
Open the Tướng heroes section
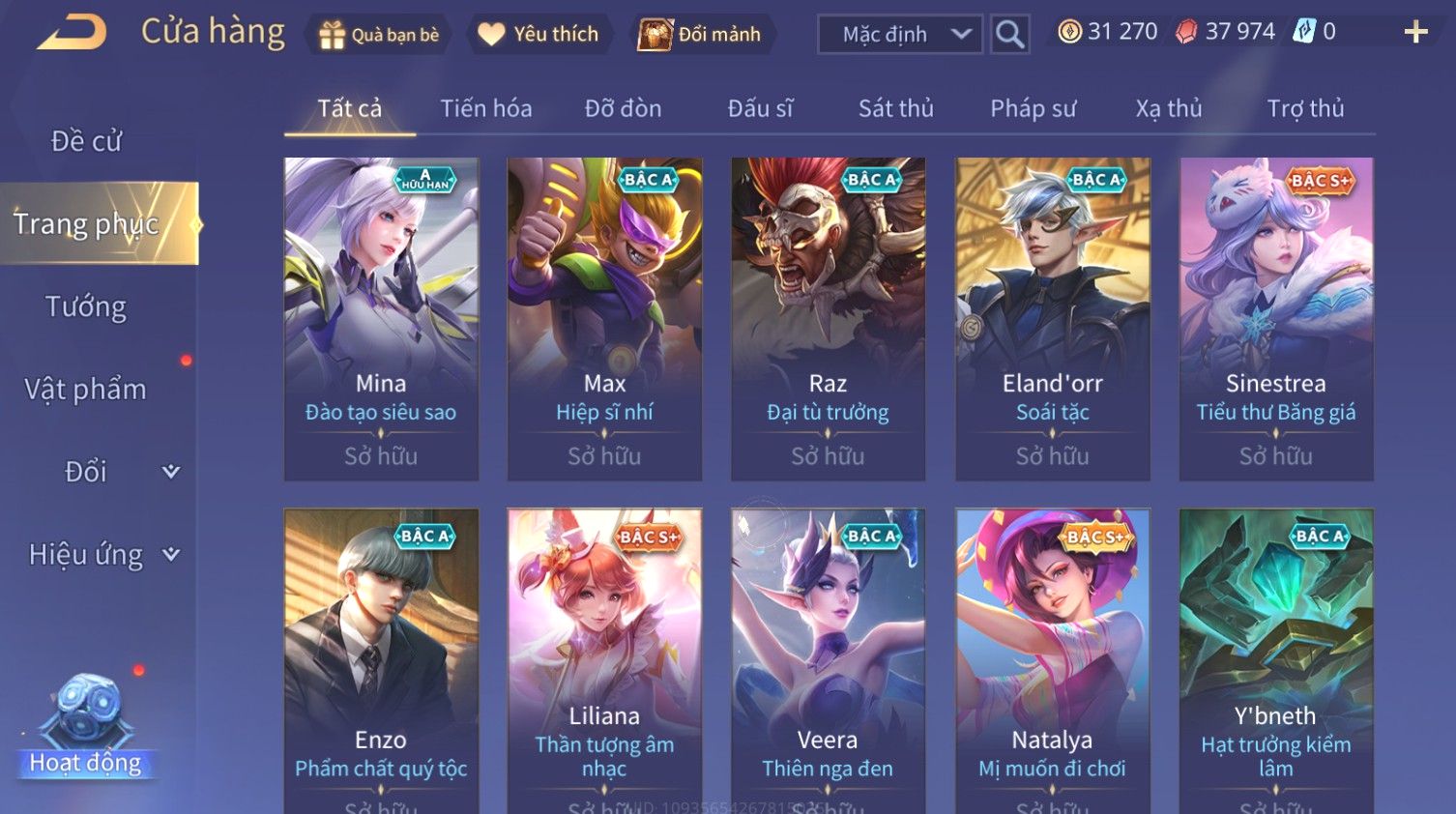coord(86,306)
